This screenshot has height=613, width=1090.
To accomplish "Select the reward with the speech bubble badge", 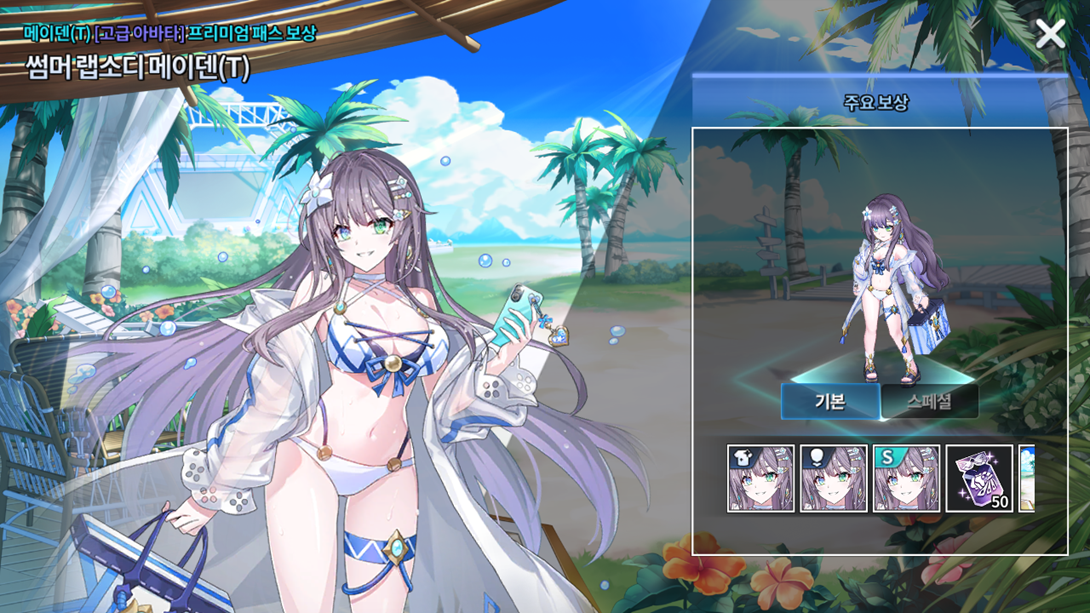I will (834, 479).
